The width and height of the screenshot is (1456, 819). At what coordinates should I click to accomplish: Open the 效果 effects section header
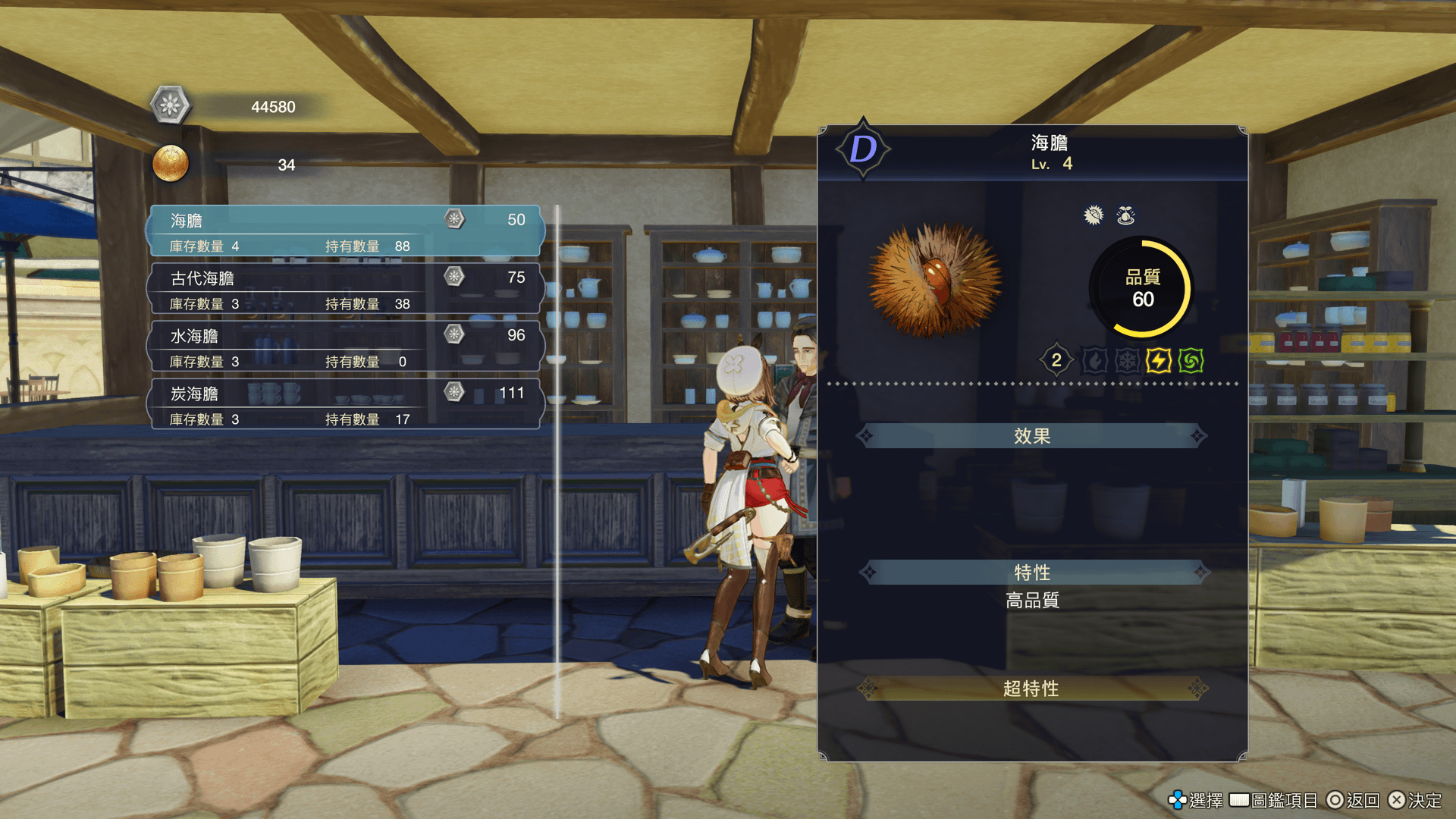click(x=1031, y=436)
